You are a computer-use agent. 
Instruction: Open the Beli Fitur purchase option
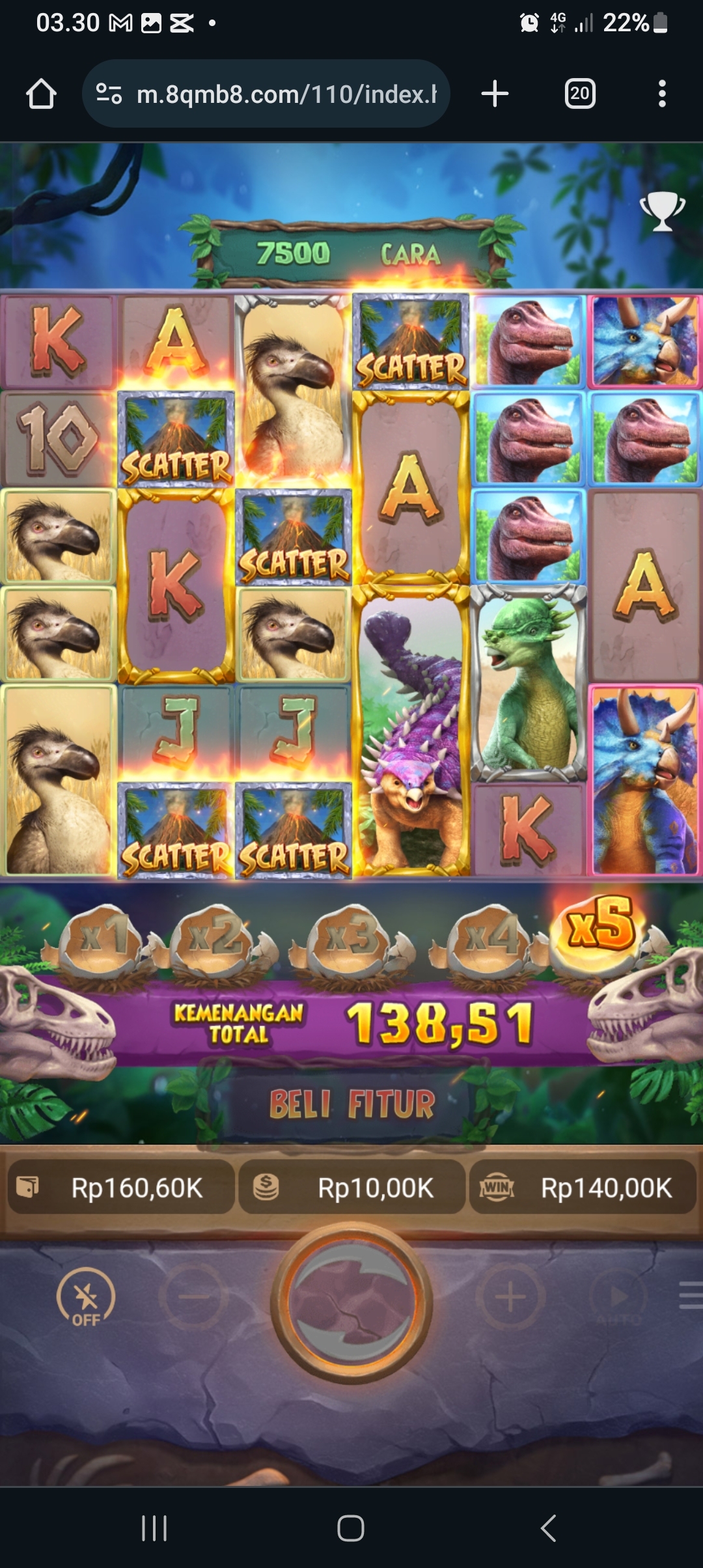[x=351, y=1104]
